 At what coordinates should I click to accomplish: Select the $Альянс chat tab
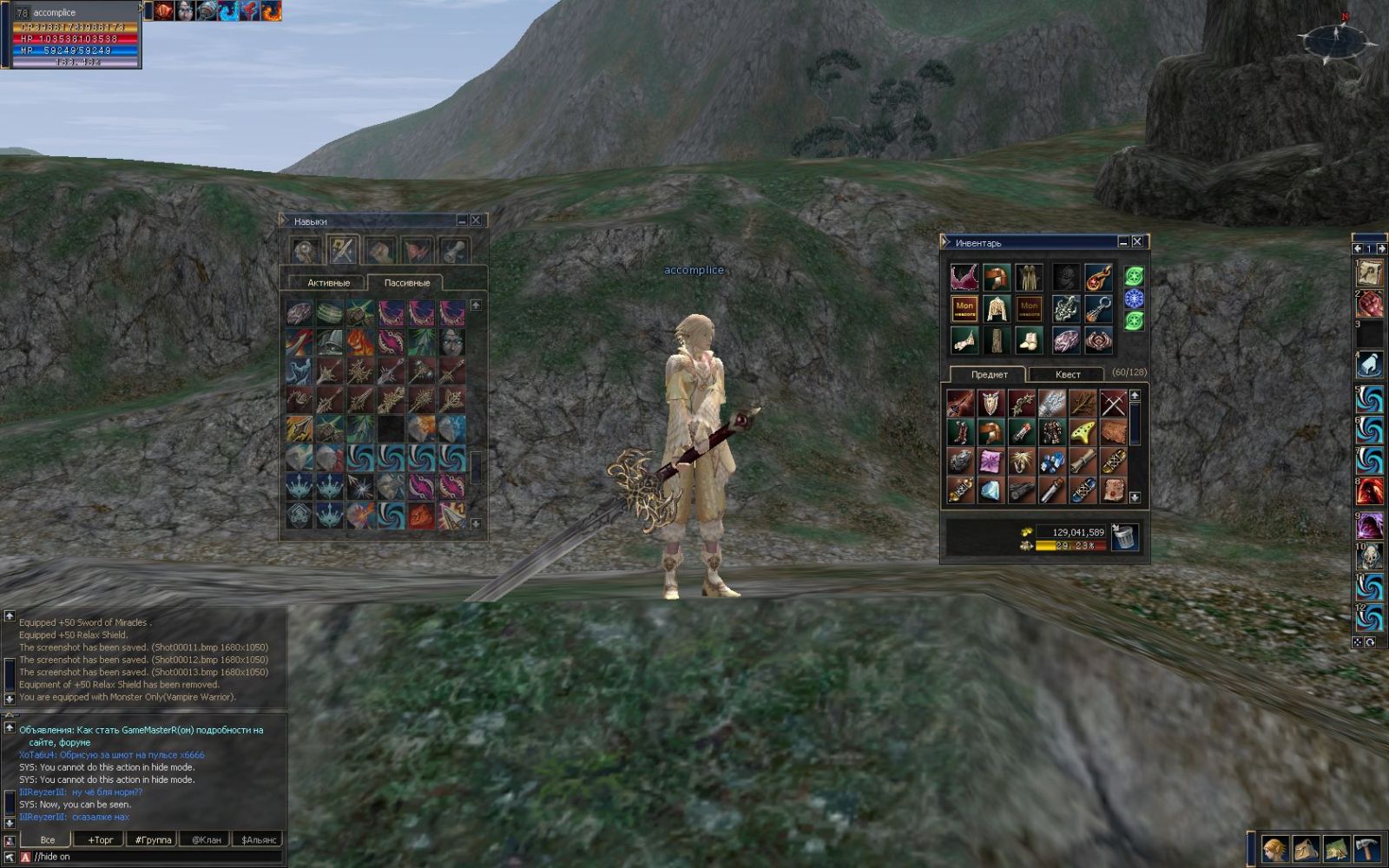259,839
